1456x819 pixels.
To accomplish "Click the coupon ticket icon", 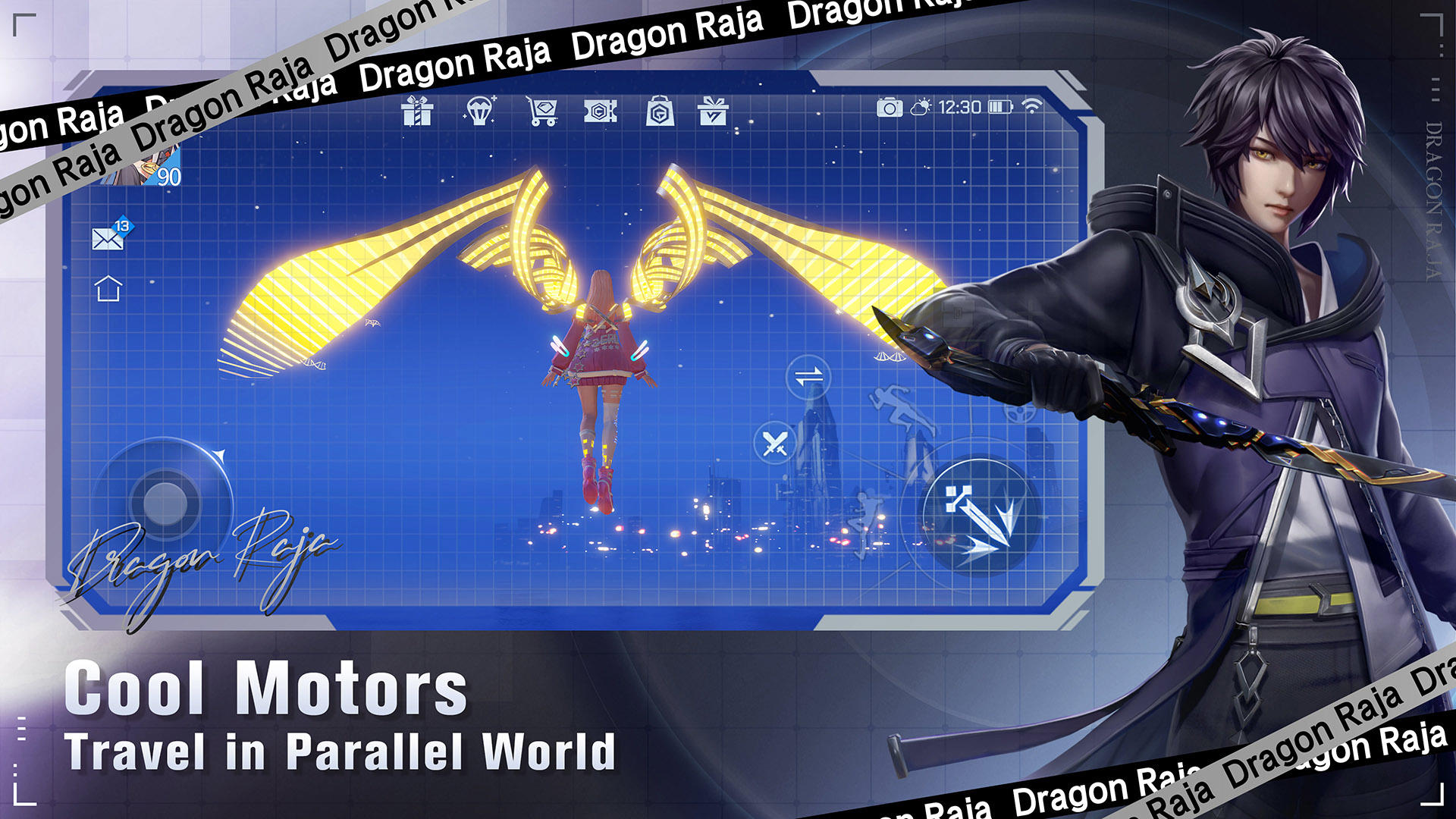I will point(599,111).
